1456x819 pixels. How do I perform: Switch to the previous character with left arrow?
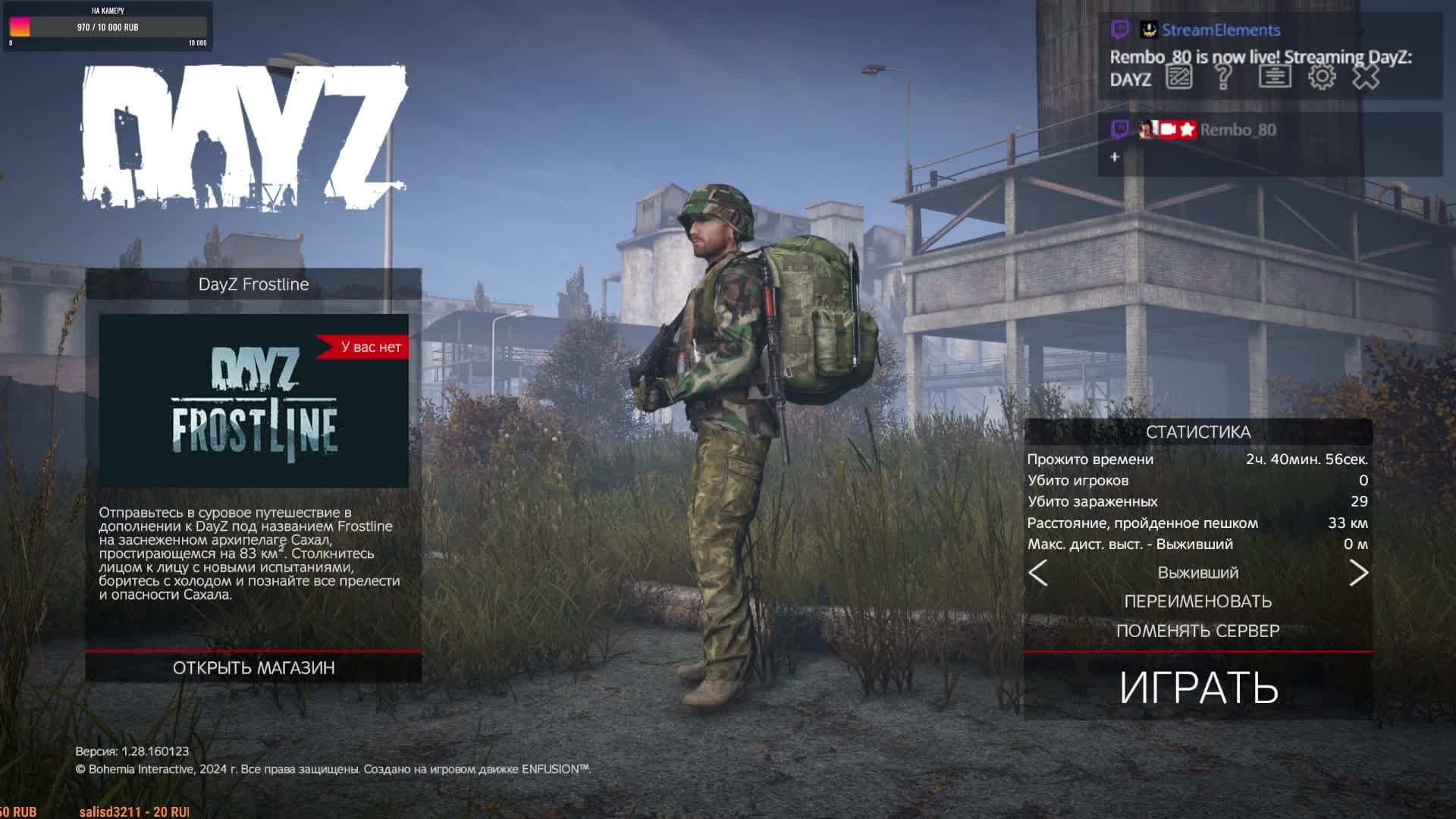(x=1038, y=573)
